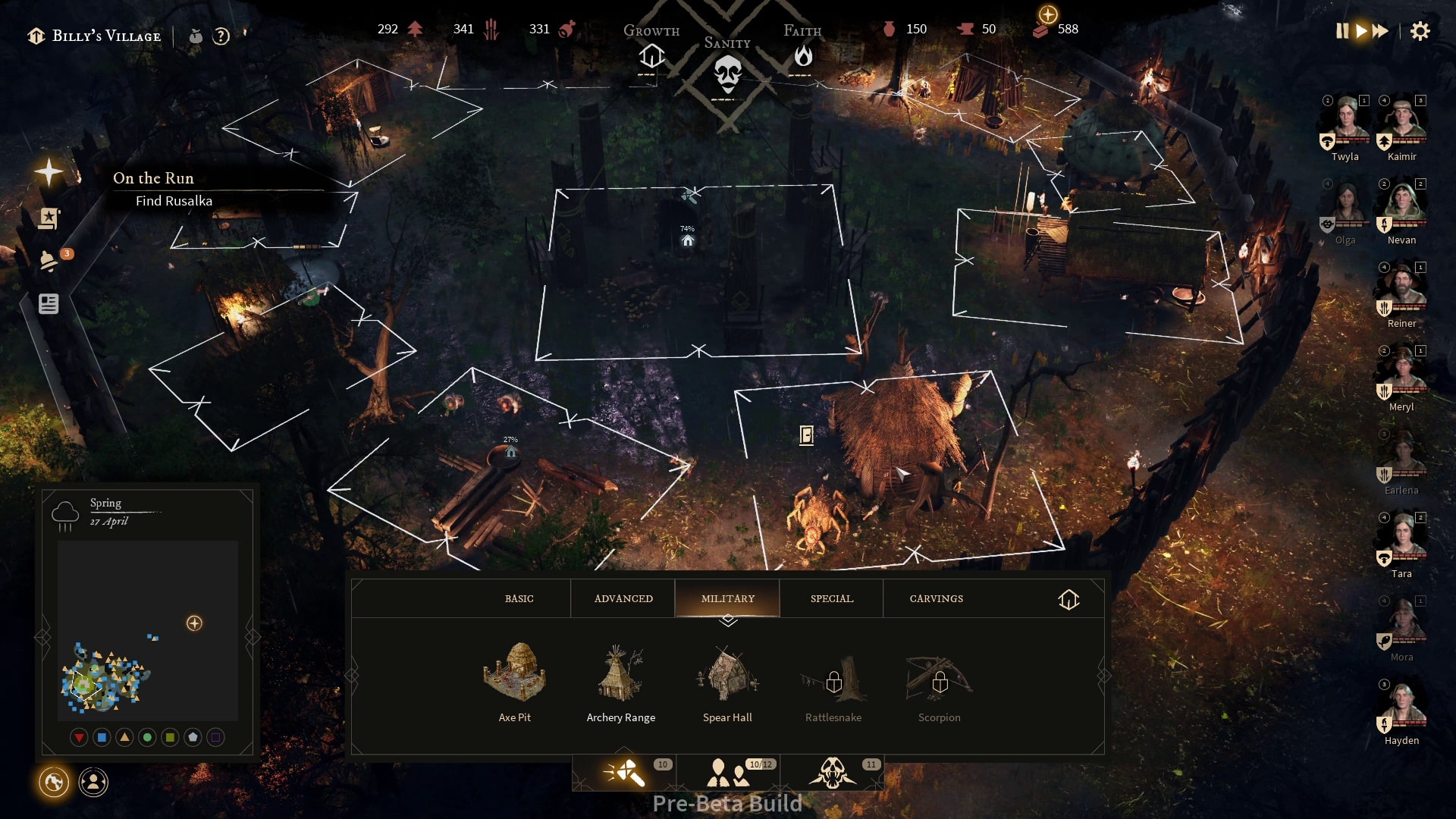Open the villager roster showing 10/12
This screenshot has width=1456, height=819.
728,771
